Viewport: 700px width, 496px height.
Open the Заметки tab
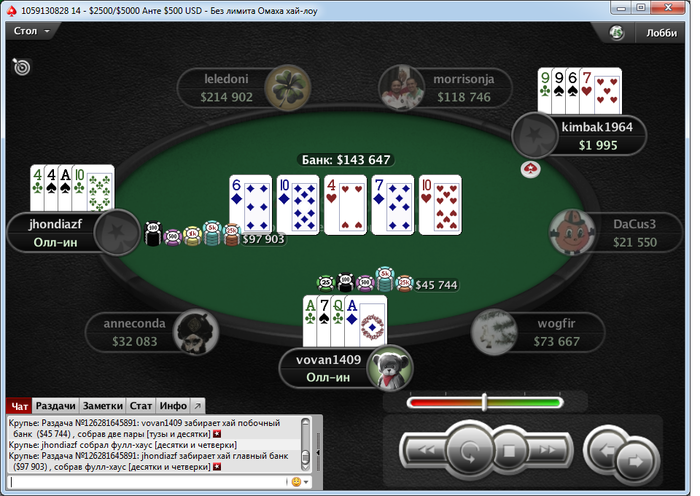(x=104, y=406)
